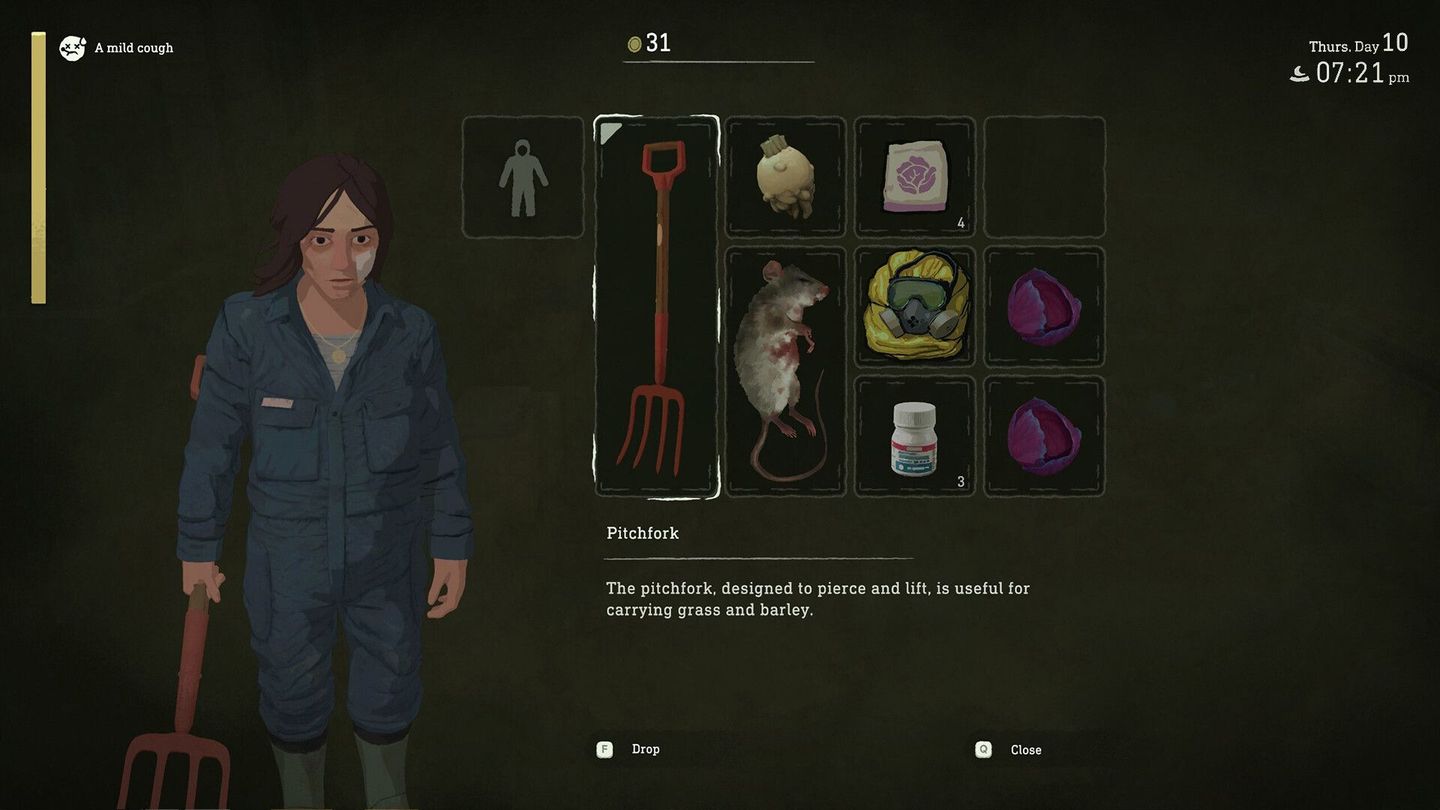Click the moon icon beside the 07:21 clock
Screen dimensions: 1440x810
[1298, 73]
